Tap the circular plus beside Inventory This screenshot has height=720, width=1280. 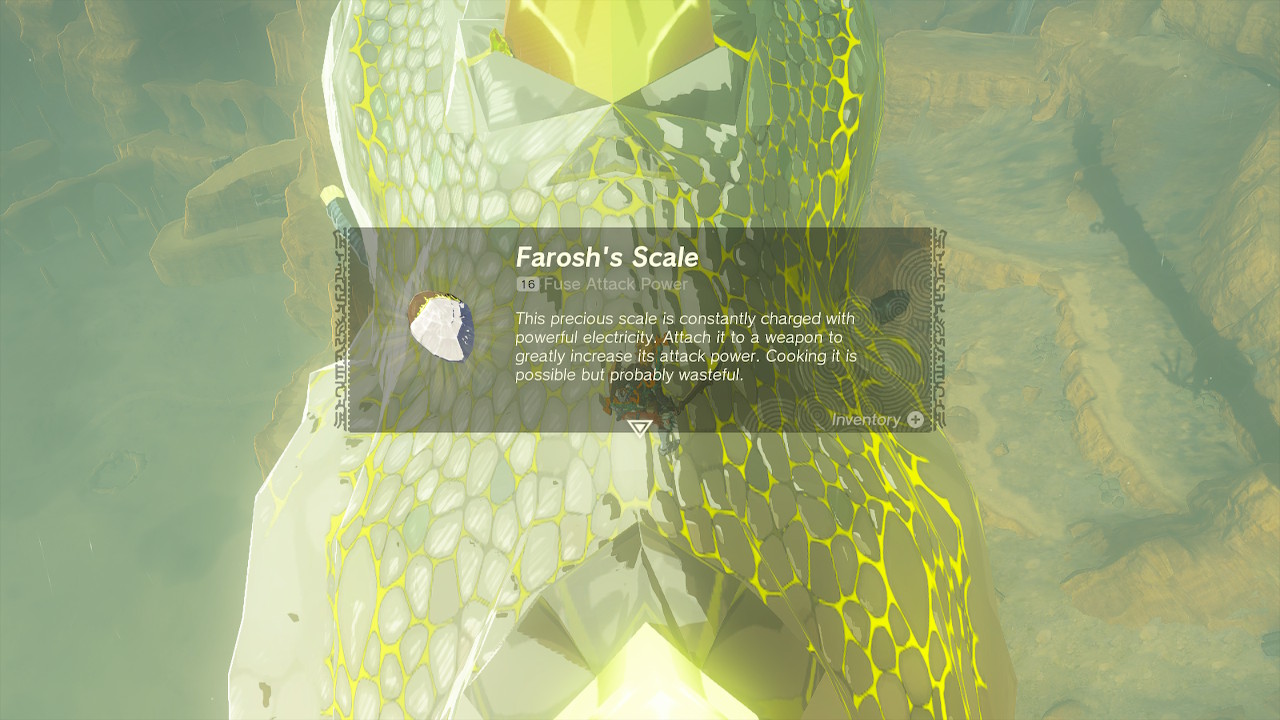917,421
